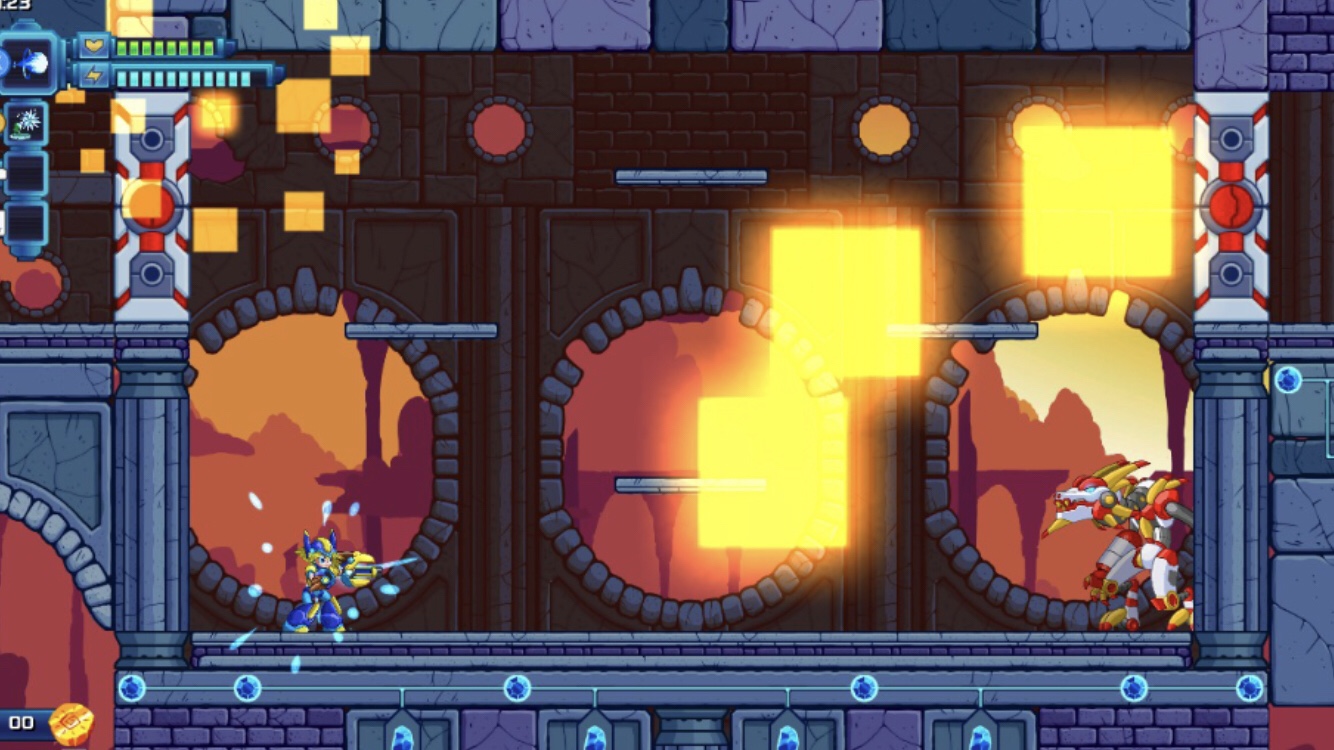Click the gold nut currency icon
1334x750 pixels.
70,723
